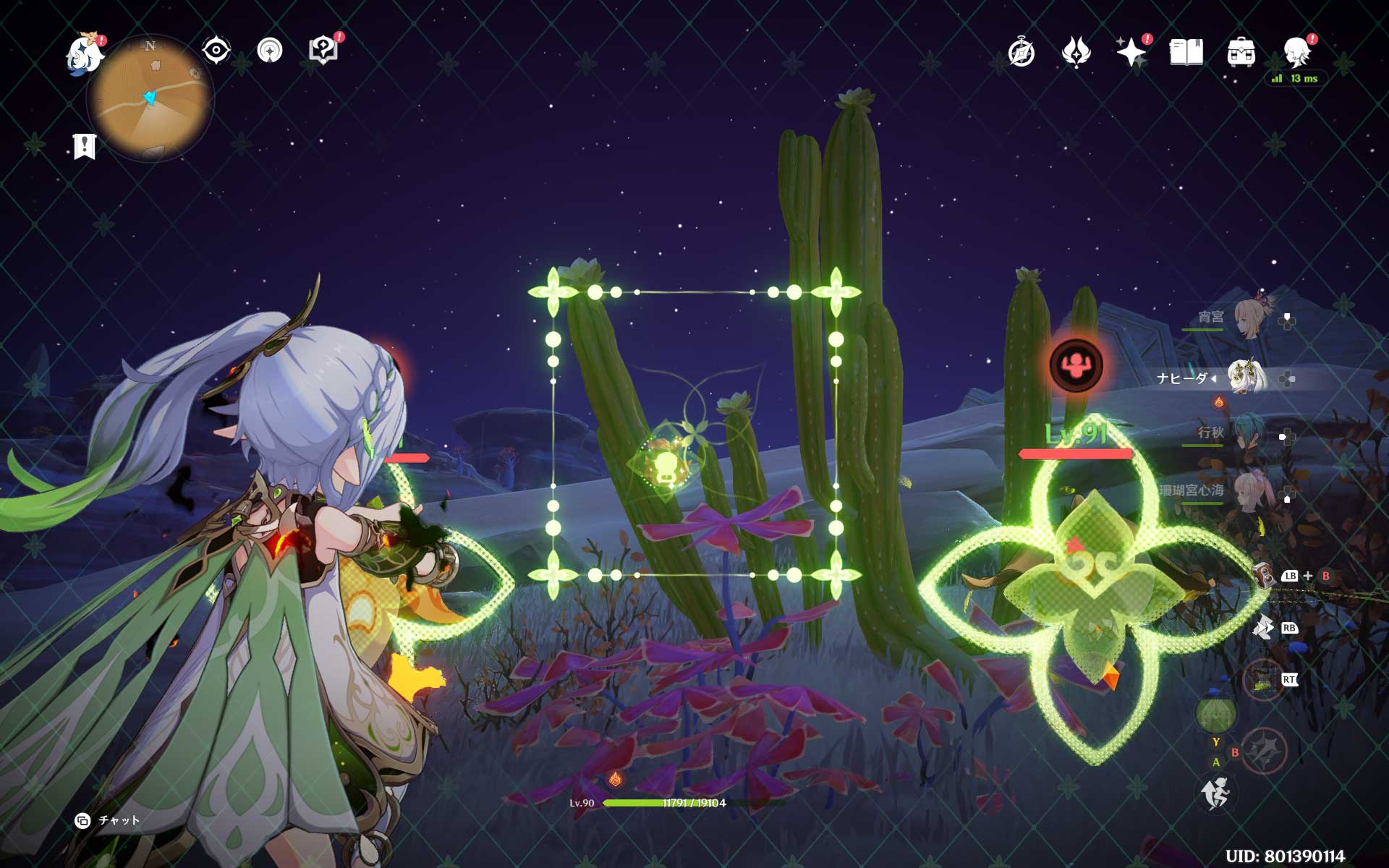Open the quest bookmark with exclamation mark
This screenshot has width=1389, height=868.
click(85, 146)
